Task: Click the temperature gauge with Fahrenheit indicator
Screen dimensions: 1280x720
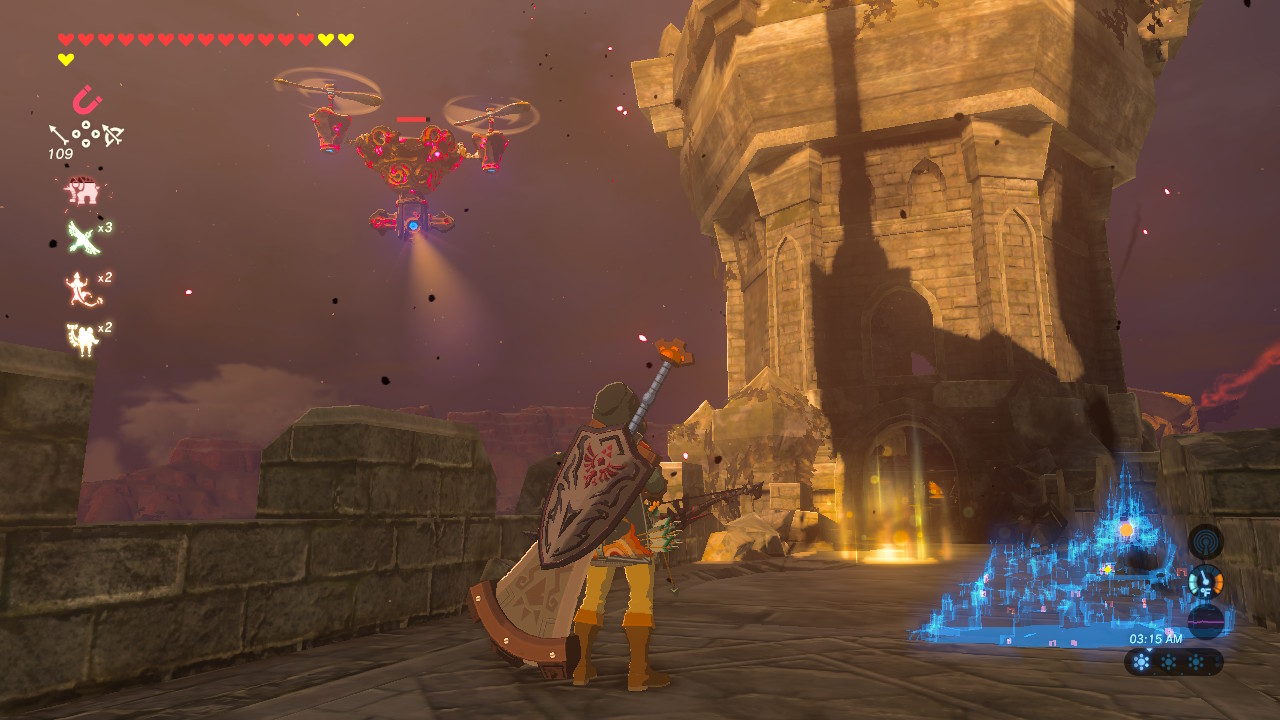Action: click(x=1206, y=581)
